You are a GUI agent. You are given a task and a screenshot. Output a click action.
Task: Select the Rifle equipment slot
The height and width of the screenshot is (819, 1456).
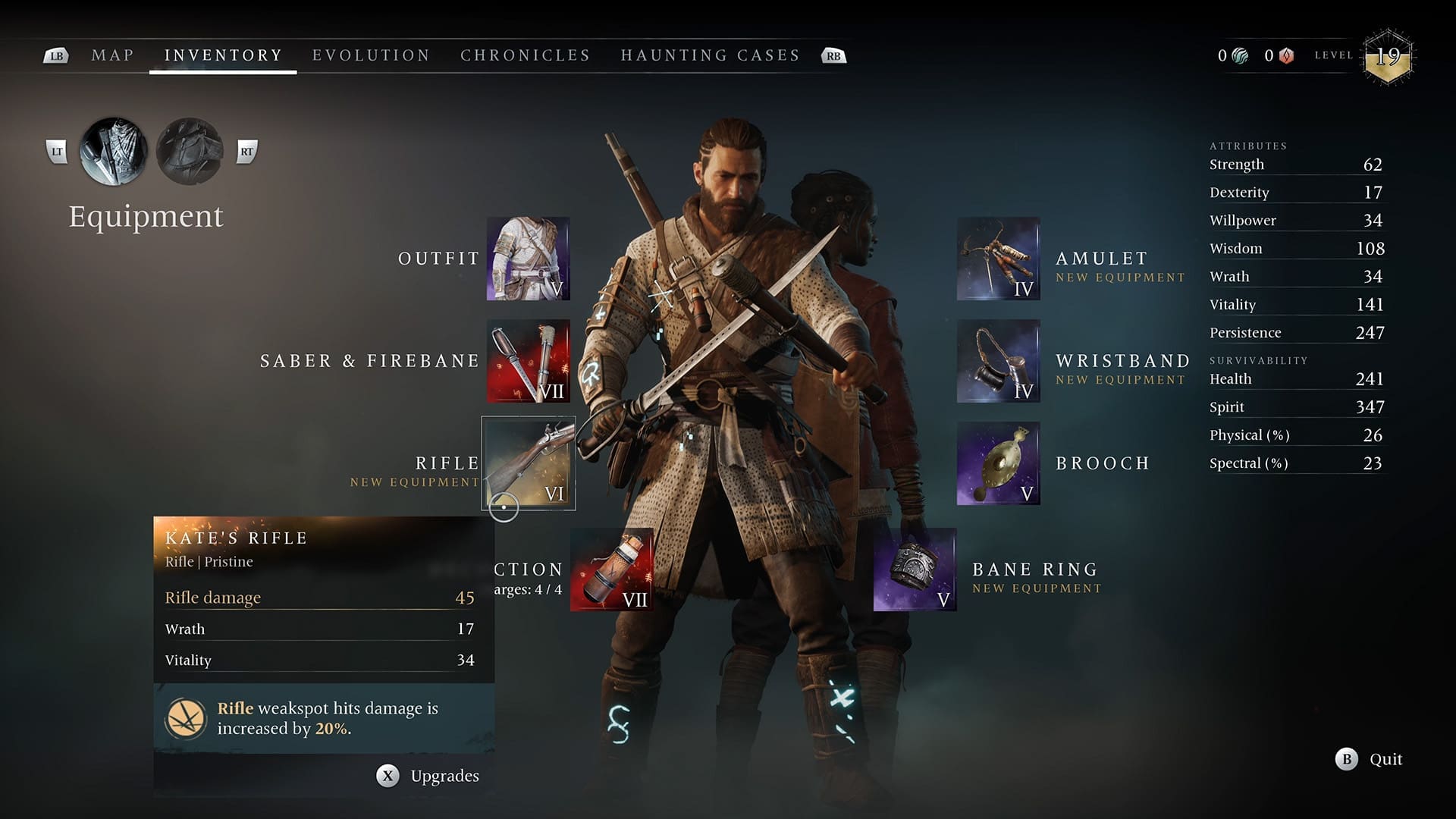click(528, 463)
